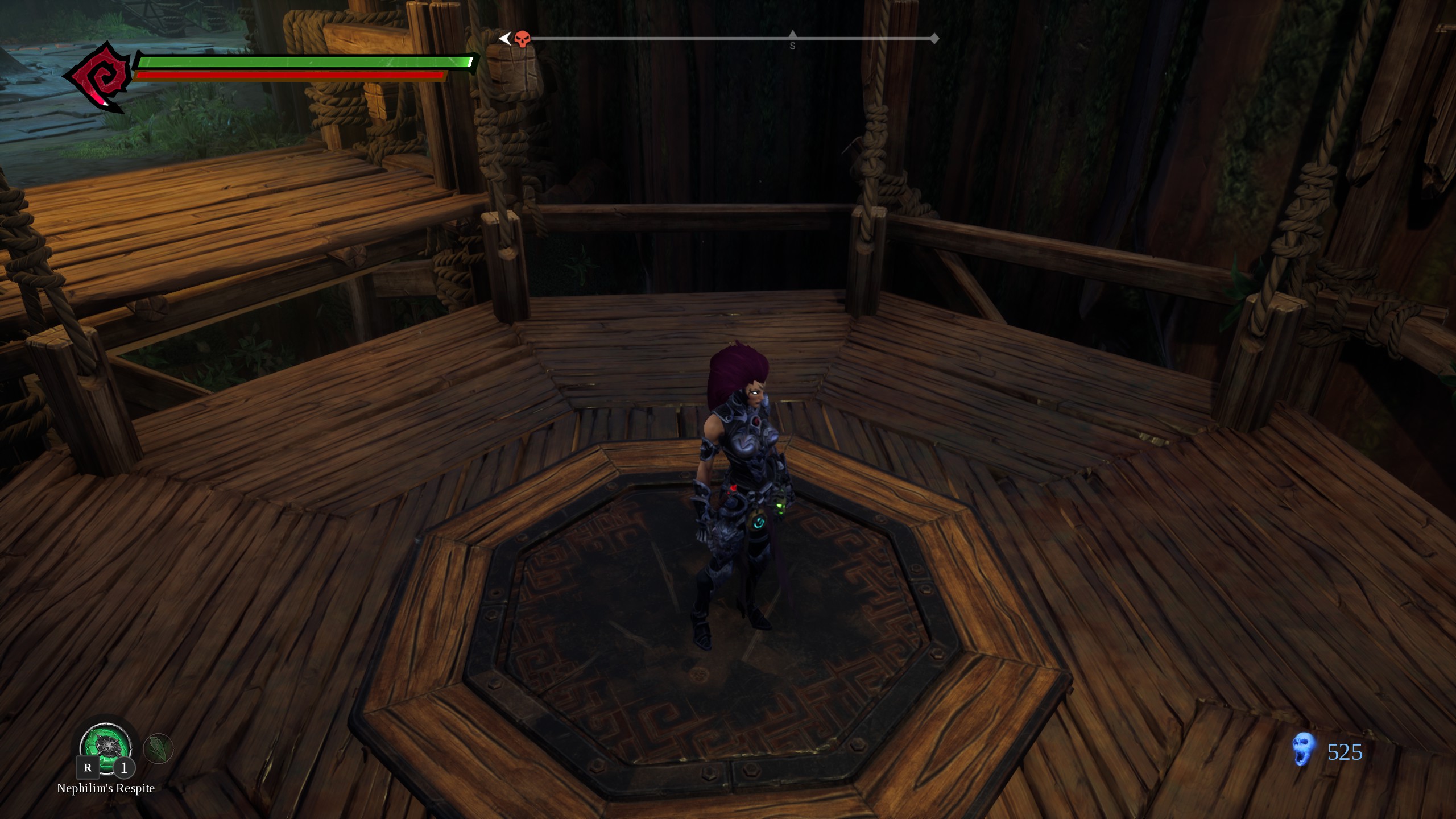Select the green leaf shard item slot

point(158,748)
